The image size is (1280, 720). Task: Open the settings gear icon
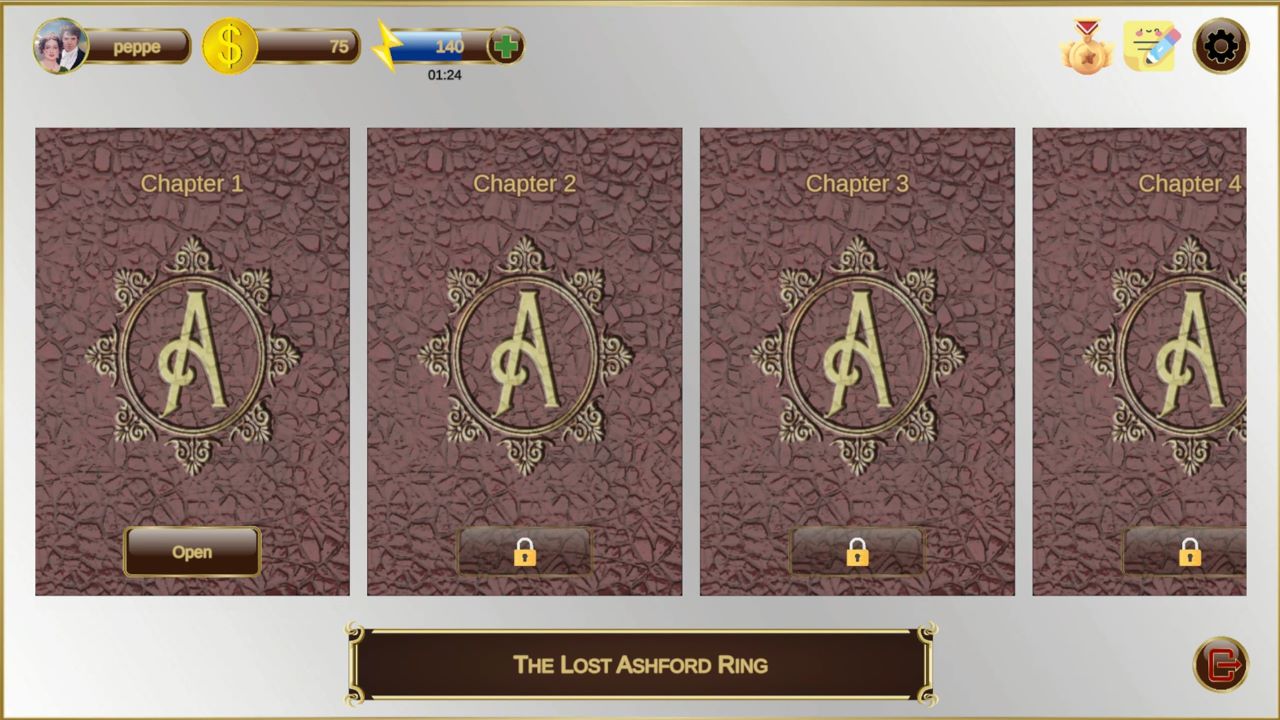(1219, 46)
